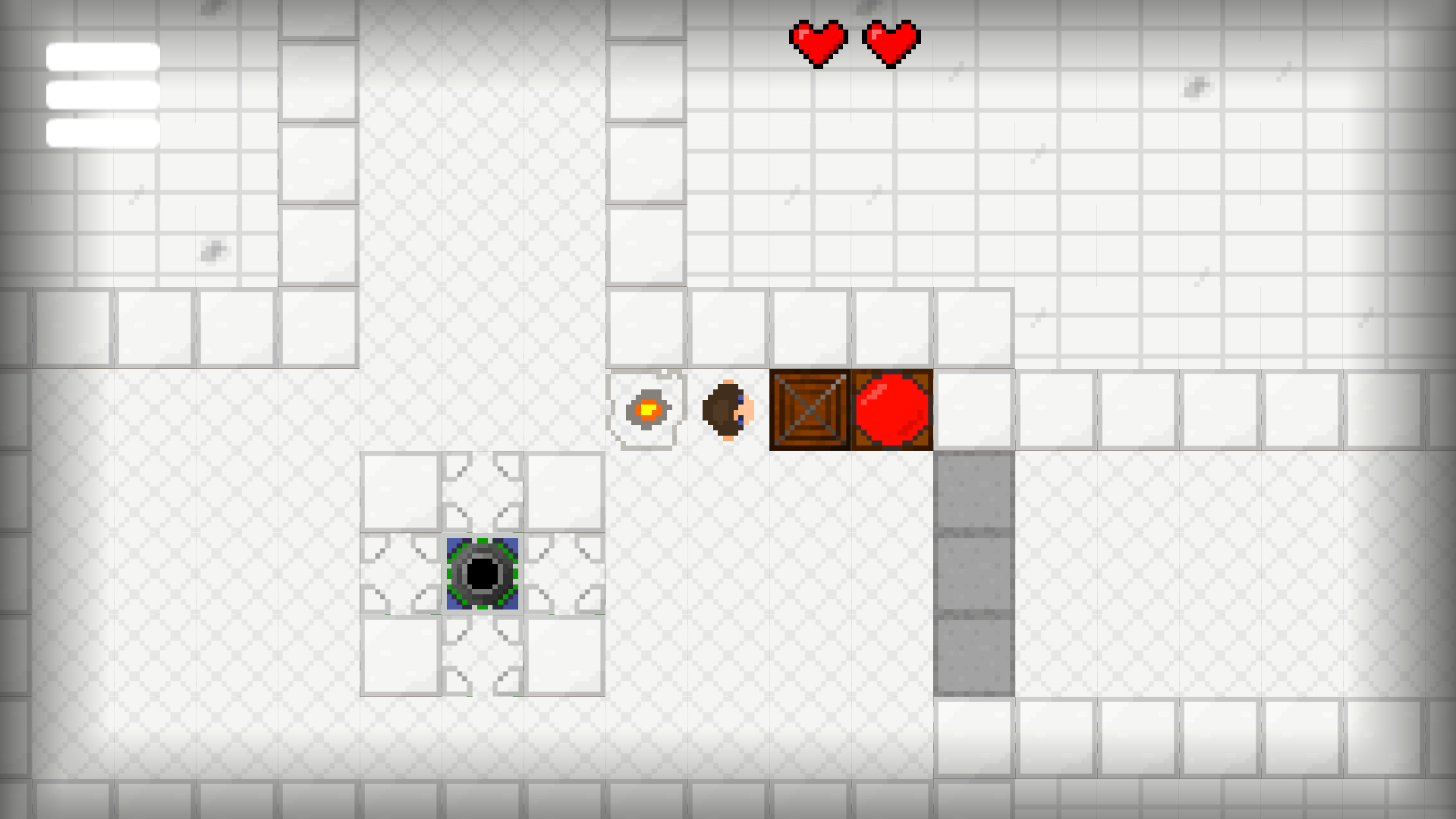The width and height of the screenshot is (1456, 819).
Task: Step onto the red pressure plate
Action: (892, 410)
